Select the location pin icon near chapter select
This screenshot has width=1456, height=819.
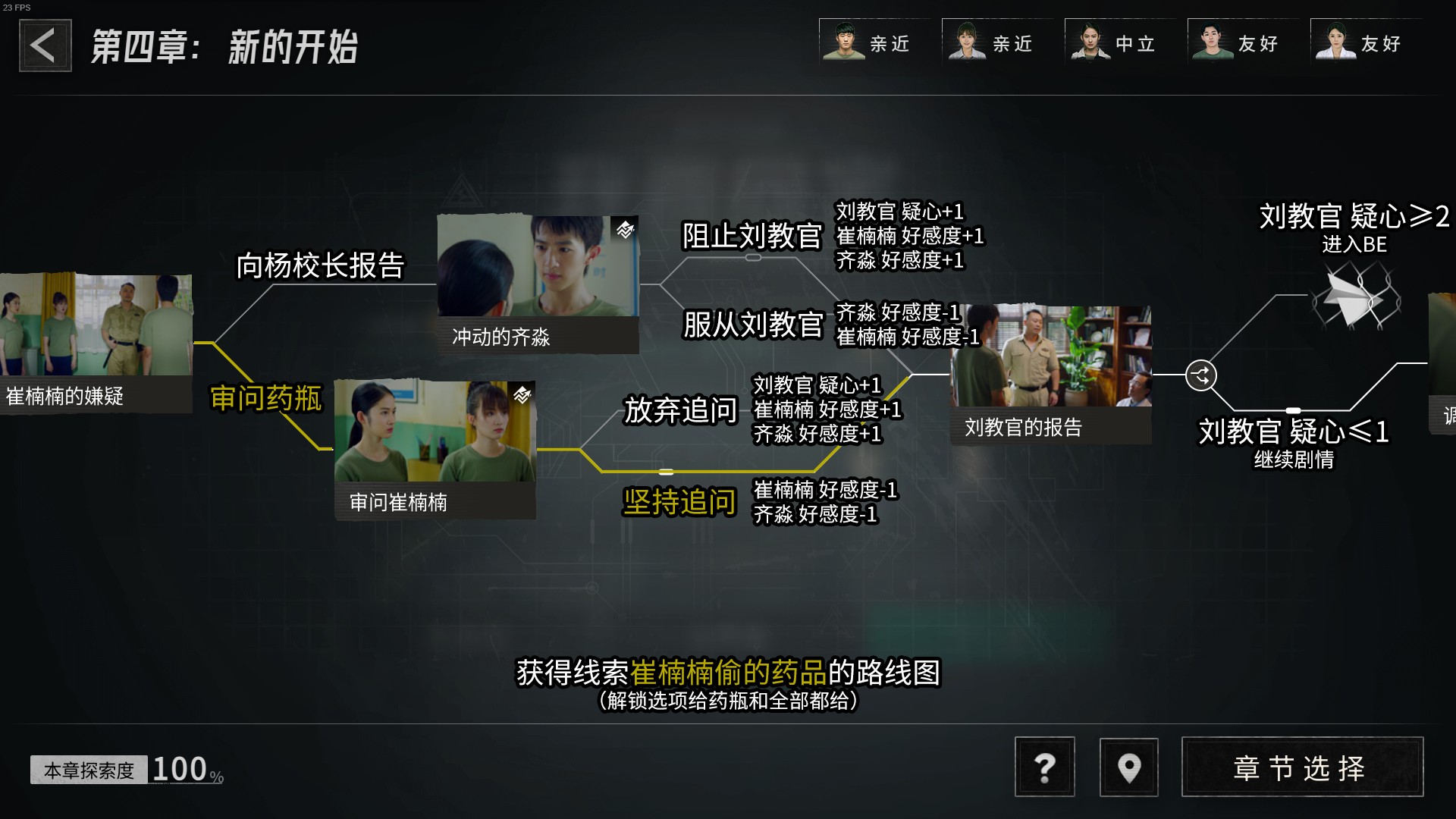[x=1128, y=767]
